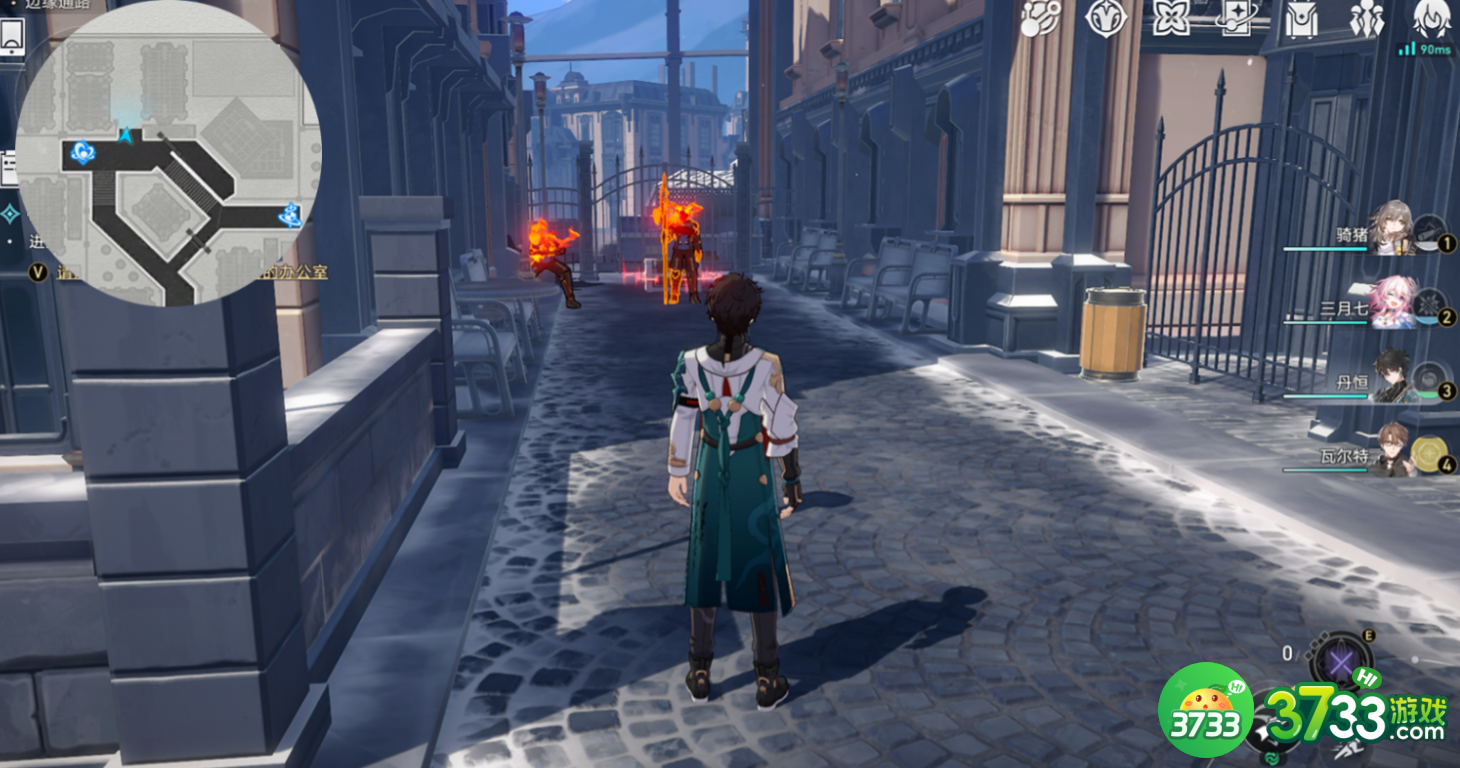Select the blue anchor marker on the minimap's right edge
Screen dimensions: 1460x768
[x=291, y=214]
